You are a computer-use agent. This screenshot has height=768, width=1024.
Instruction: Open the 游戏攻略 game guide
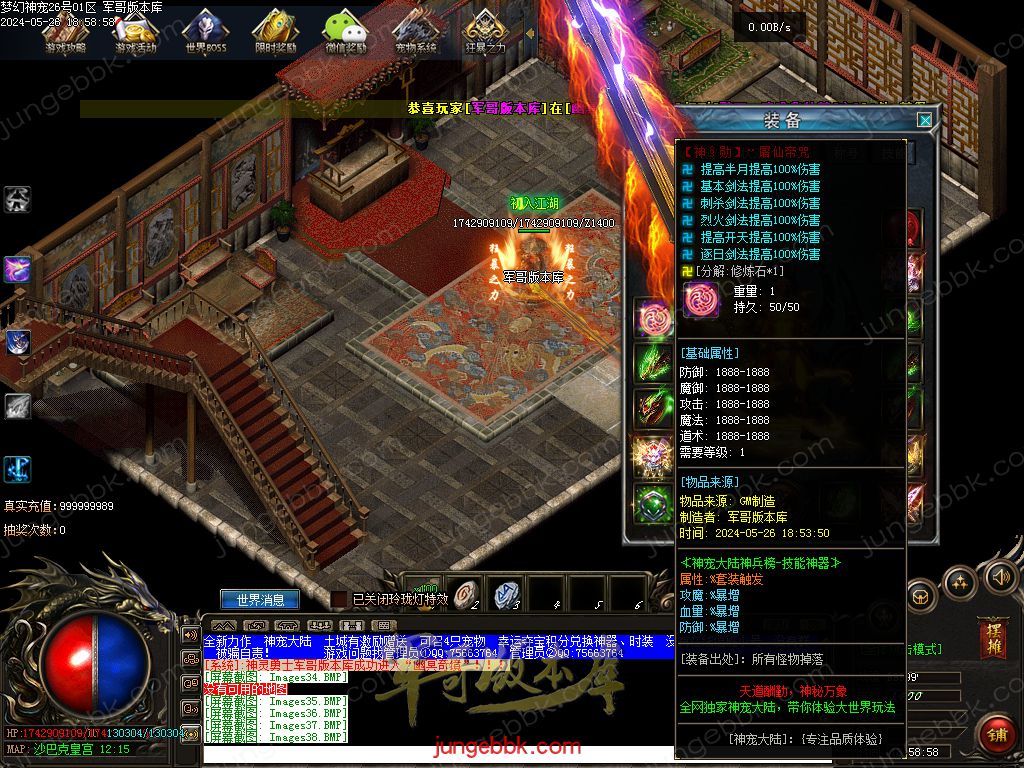[65, 32]
